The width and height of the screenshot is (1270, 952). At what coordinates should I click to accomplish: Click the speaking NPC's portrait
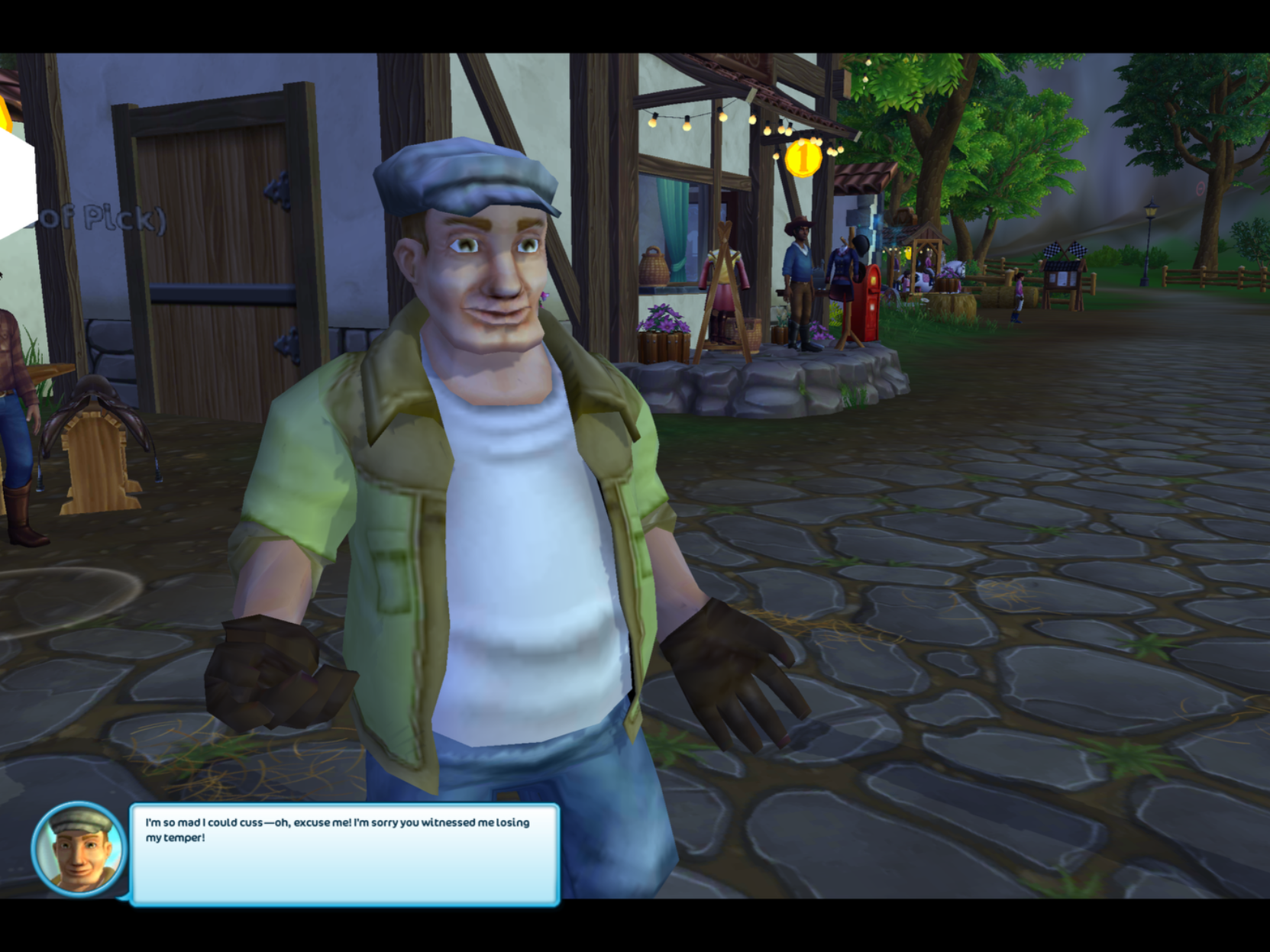(78, 848)
